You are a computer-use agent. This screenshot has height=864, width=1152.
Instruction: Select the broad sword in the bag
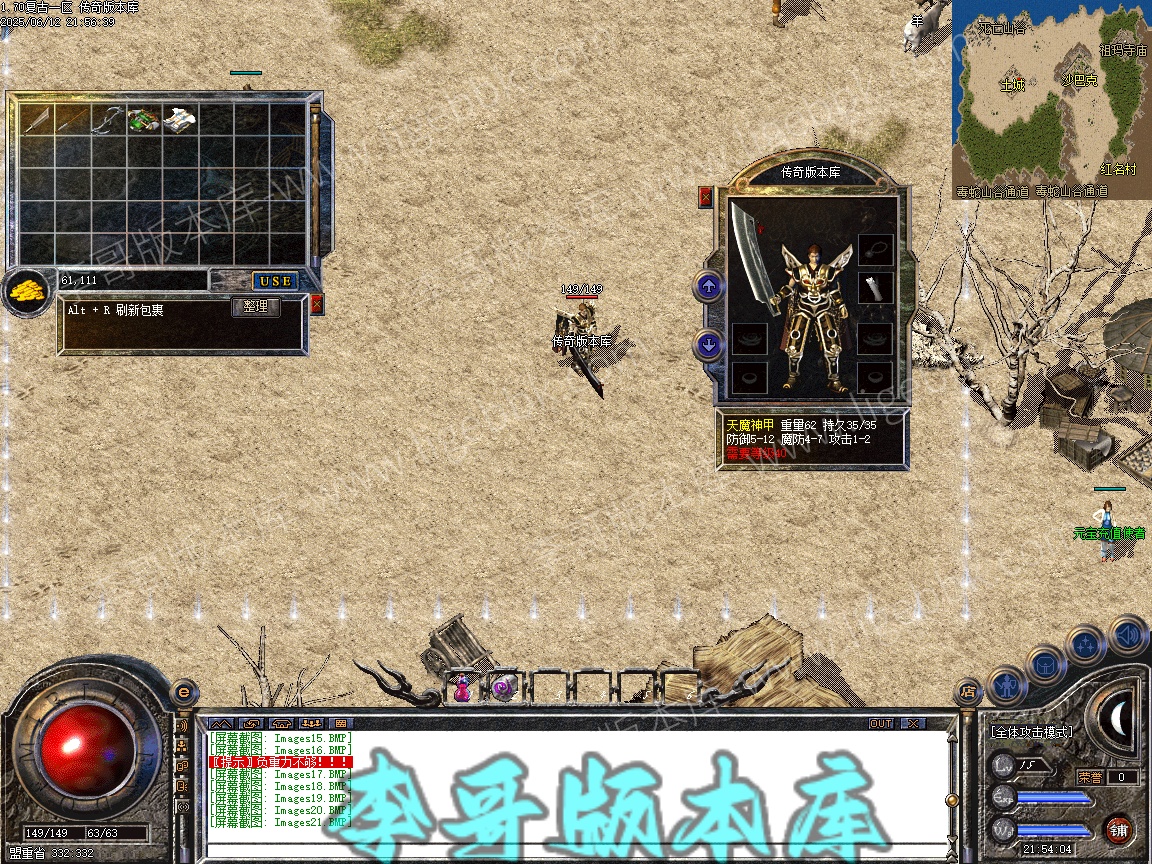coord(37,120)
